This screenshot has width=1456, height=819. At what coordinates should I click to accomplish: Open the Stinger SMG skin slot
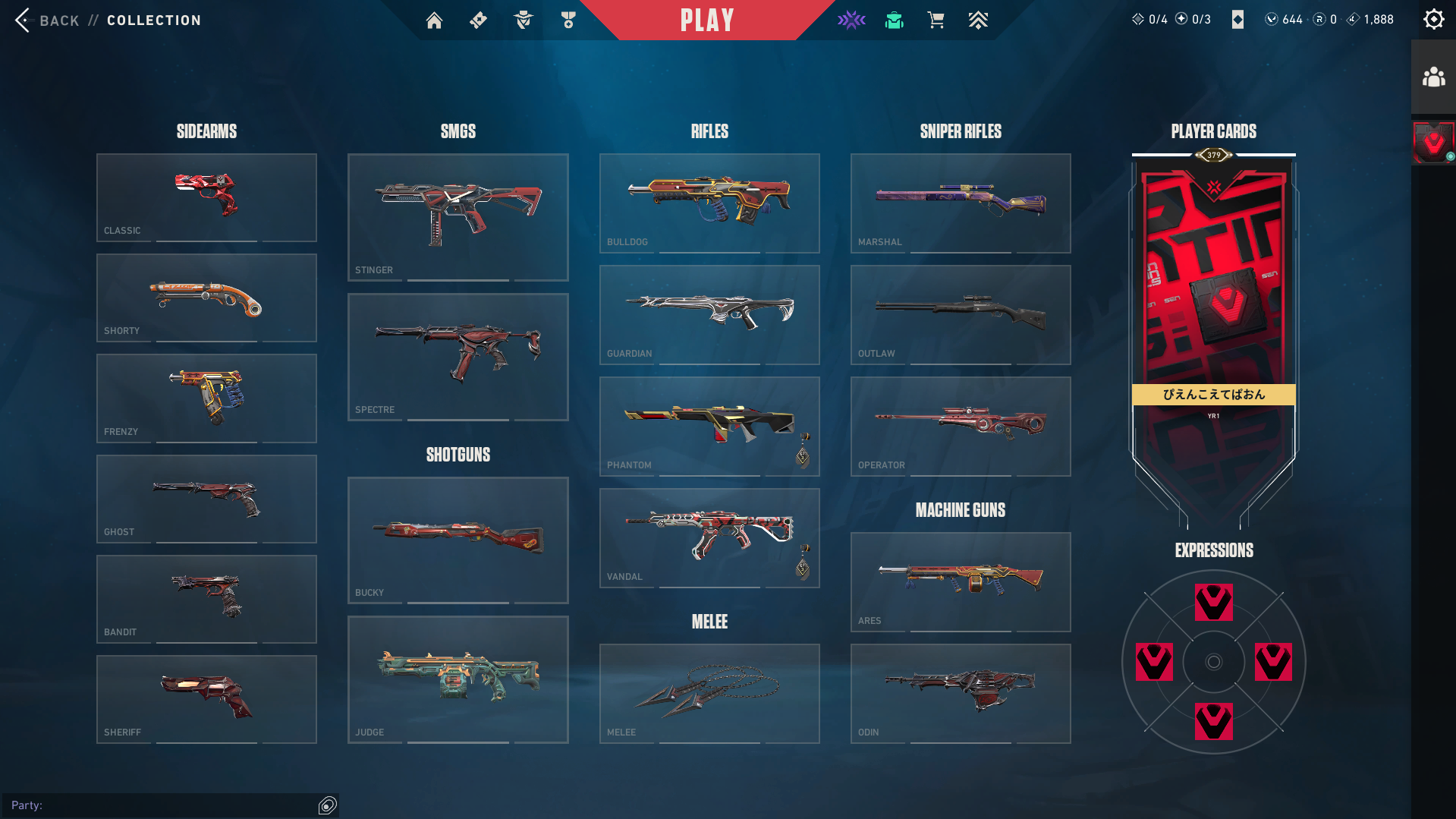[x=458, y=217]
